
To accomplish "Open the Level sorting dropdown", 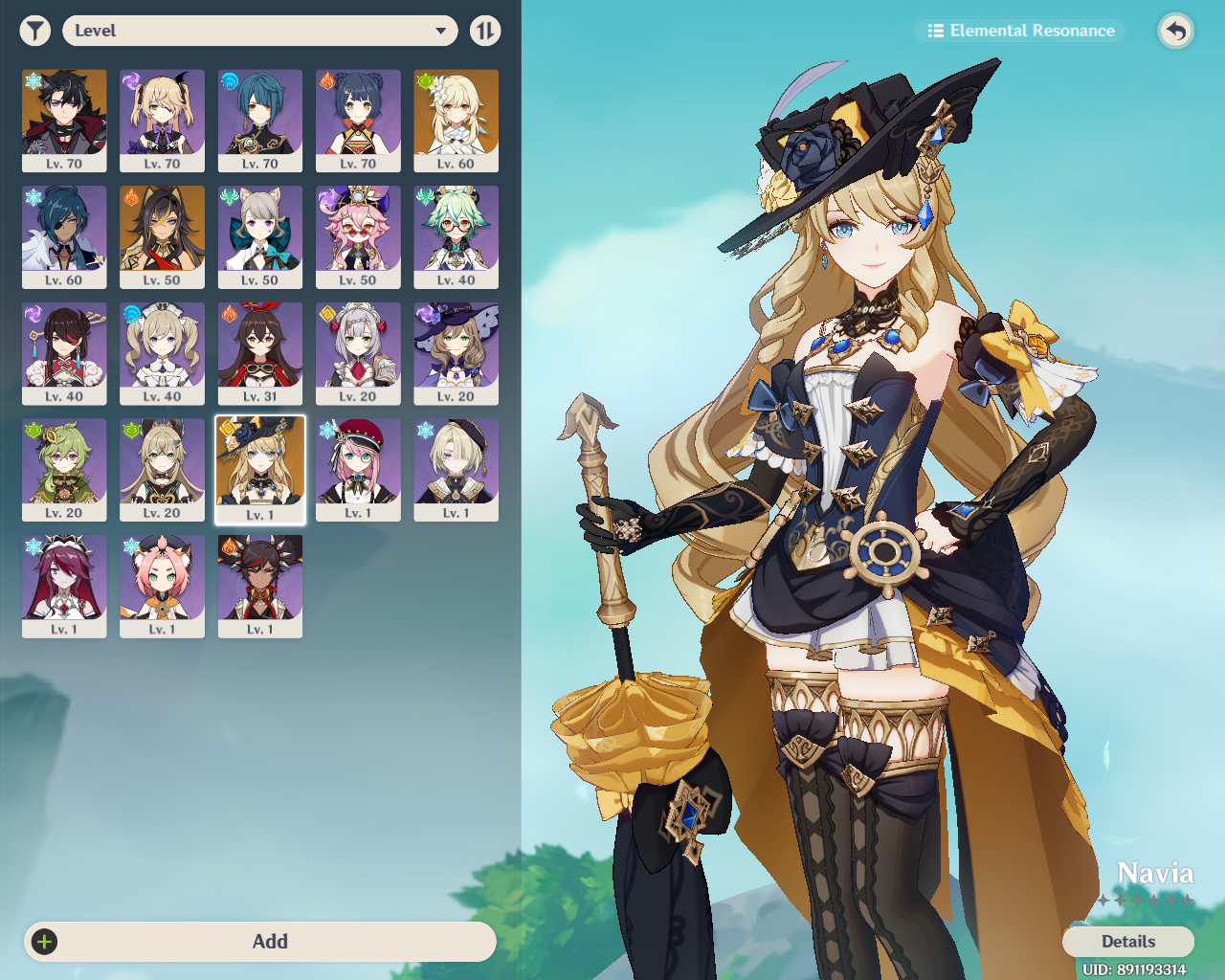I will click(x=259, y=30).
